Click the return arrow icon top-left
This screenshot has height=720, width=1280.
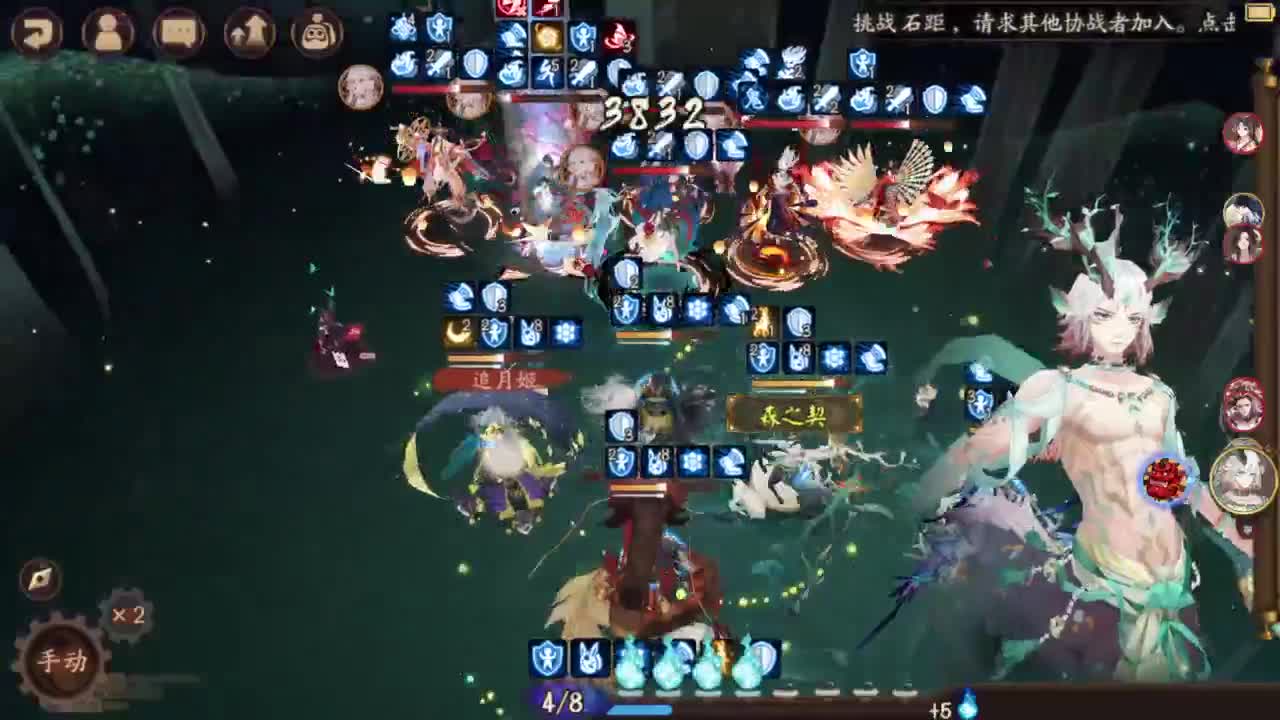37,32
